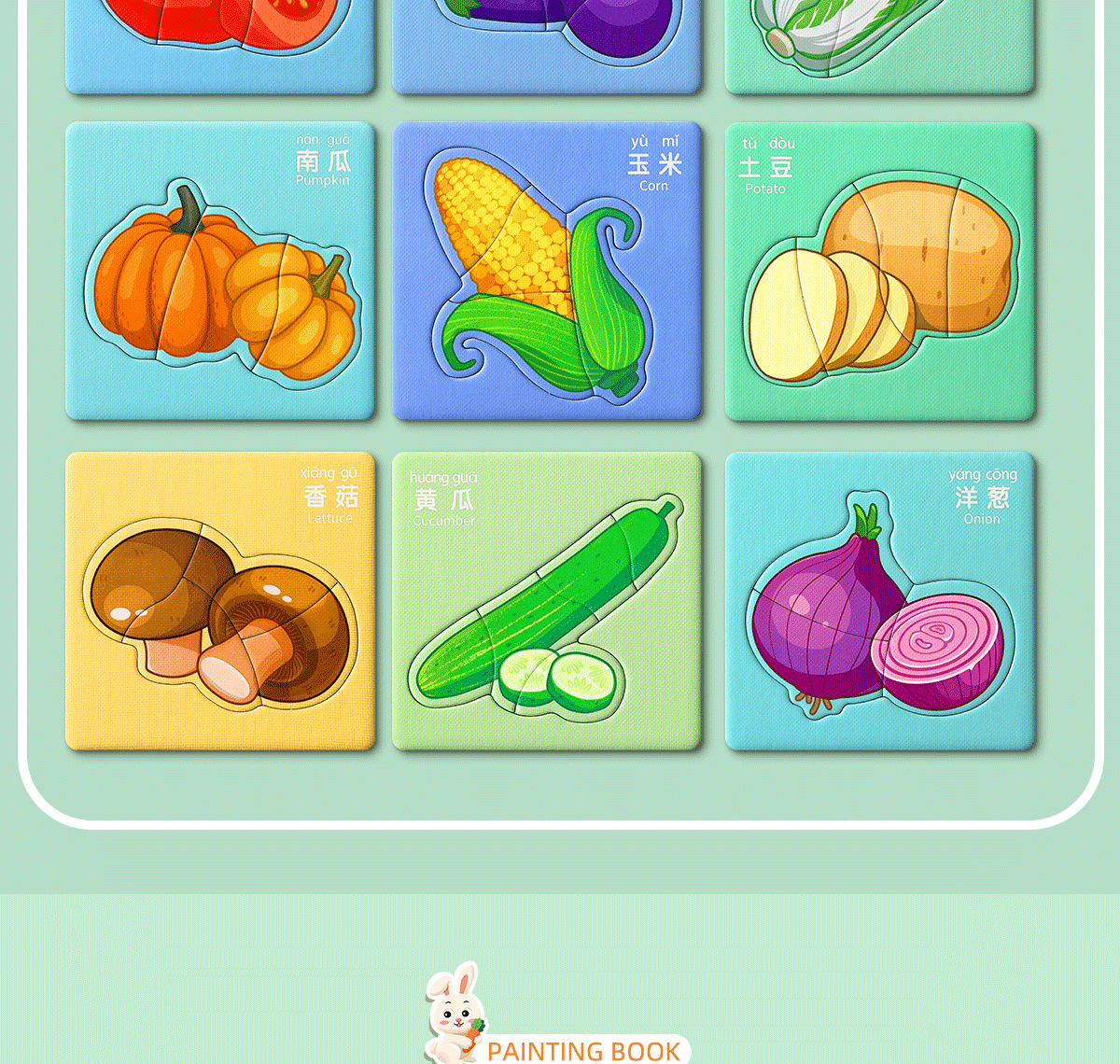Choose the Corn puzzle card

point(547,271)
